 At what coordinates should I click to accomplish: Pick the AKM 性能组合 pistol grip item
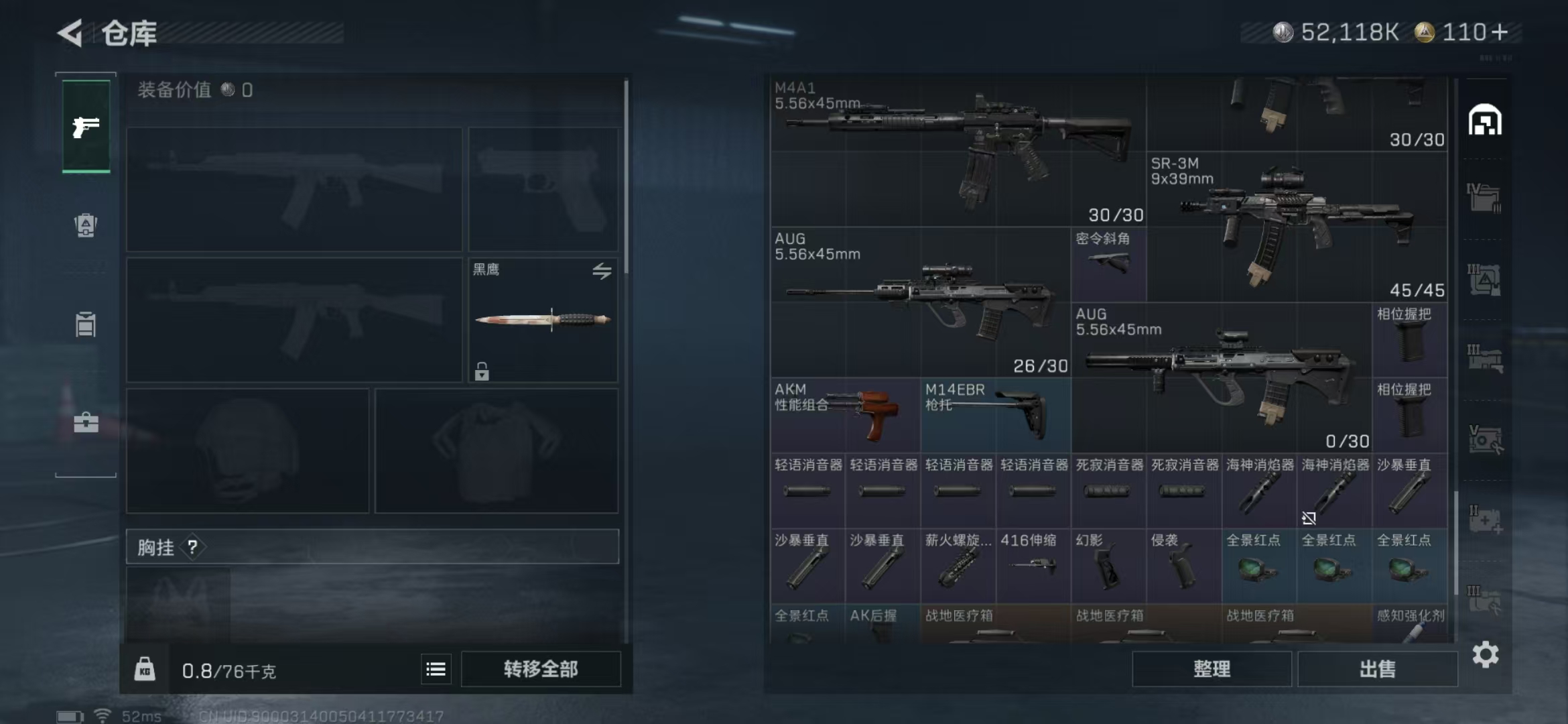click(x=846, y=415)
